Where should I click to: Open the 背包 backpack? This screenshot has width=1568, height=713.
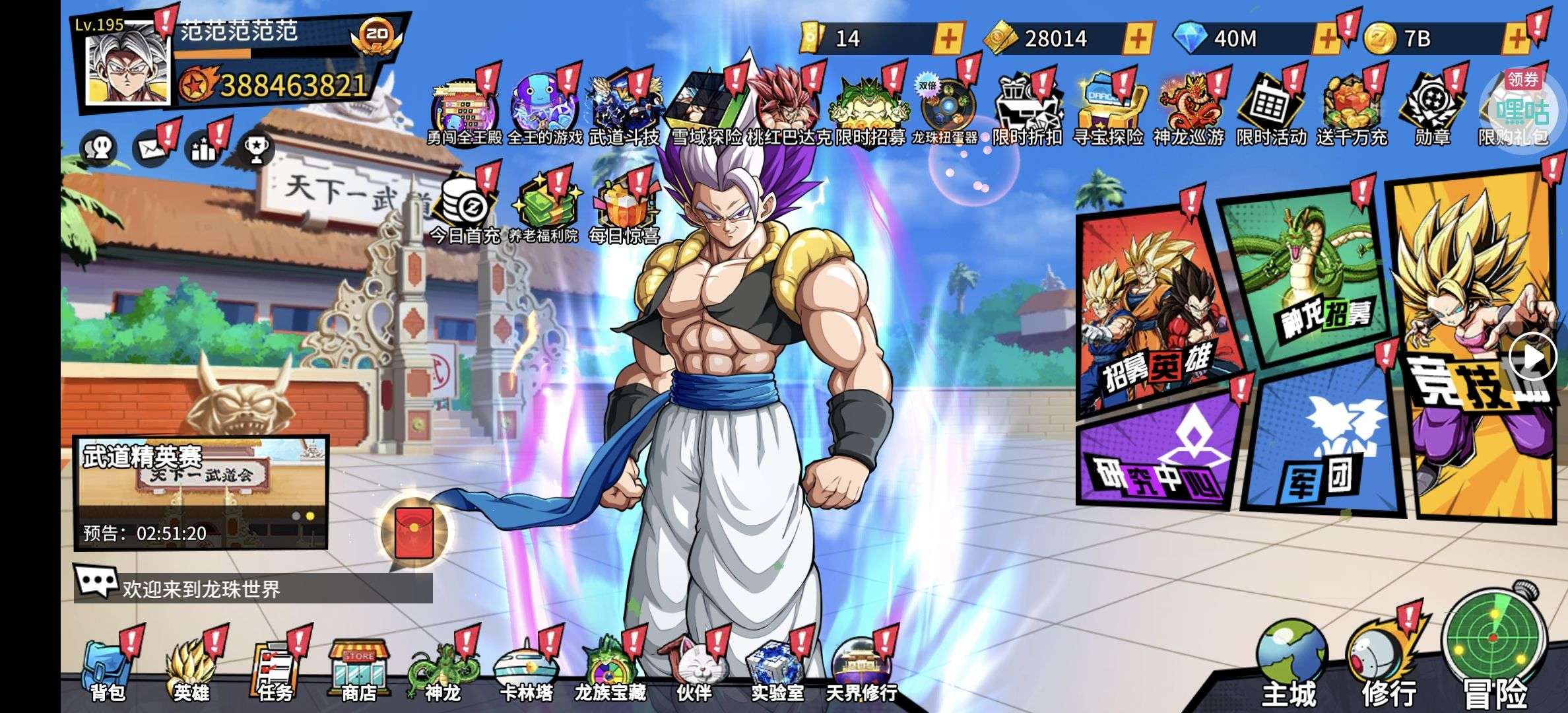coord(106,670)
